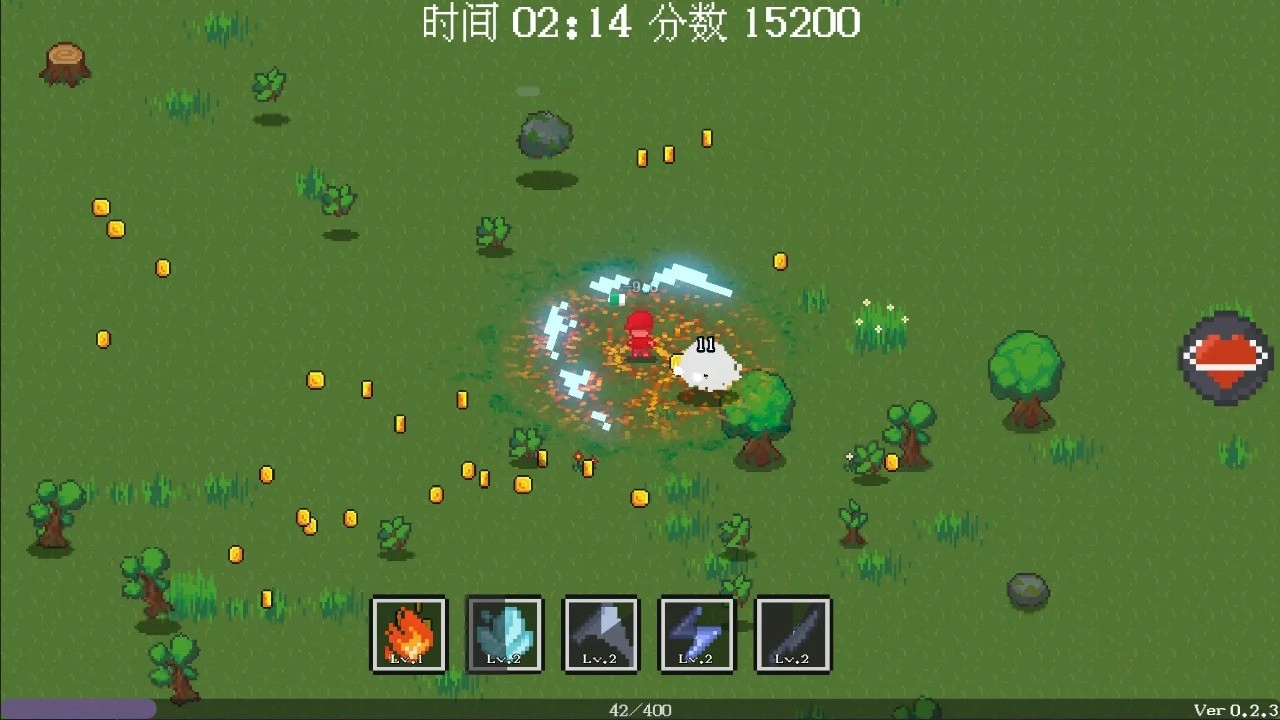Click the tree stump in top-left corner
The width and height of the screenshot is (1280, 720).
coord(64,62)
